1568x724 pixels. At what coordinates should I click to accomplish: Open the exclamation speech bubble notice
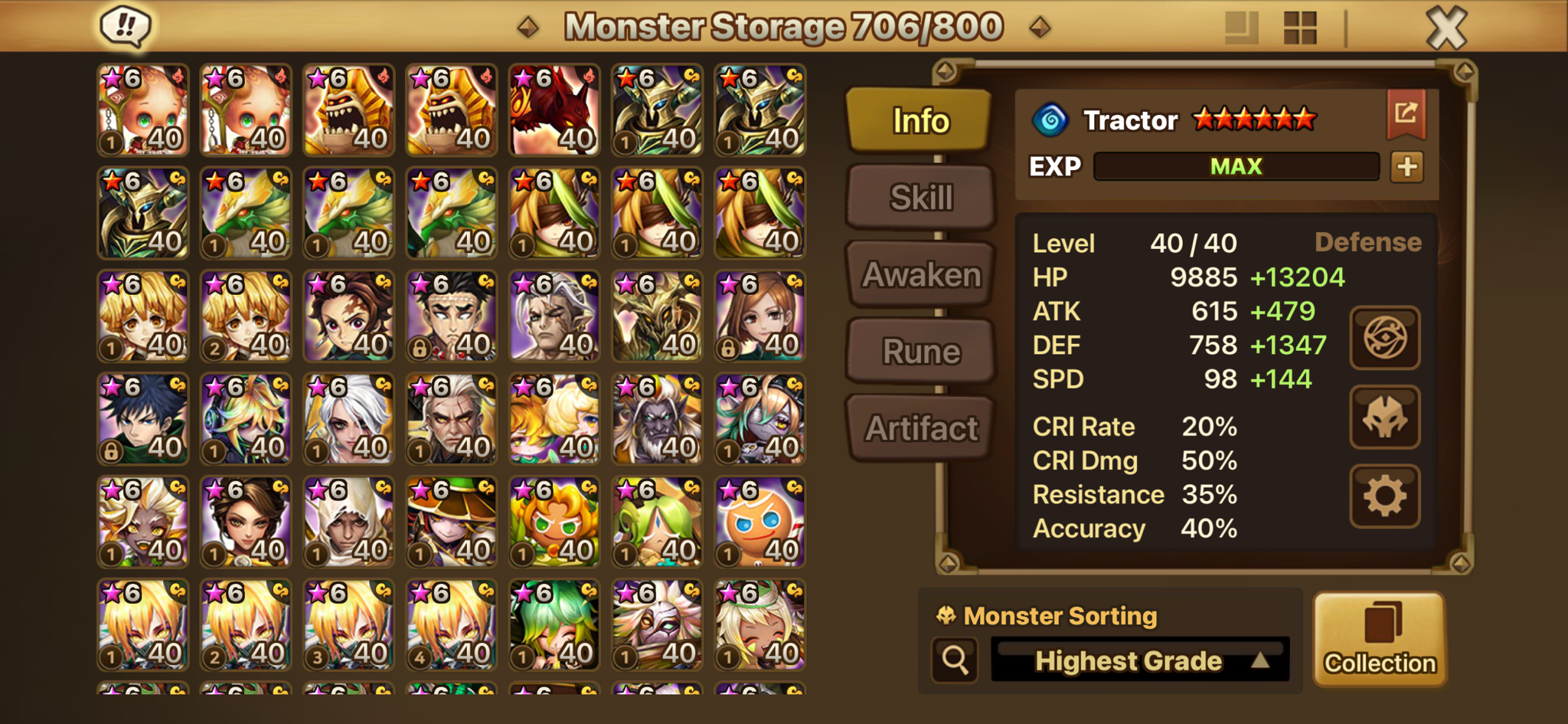tap(126, 27)
